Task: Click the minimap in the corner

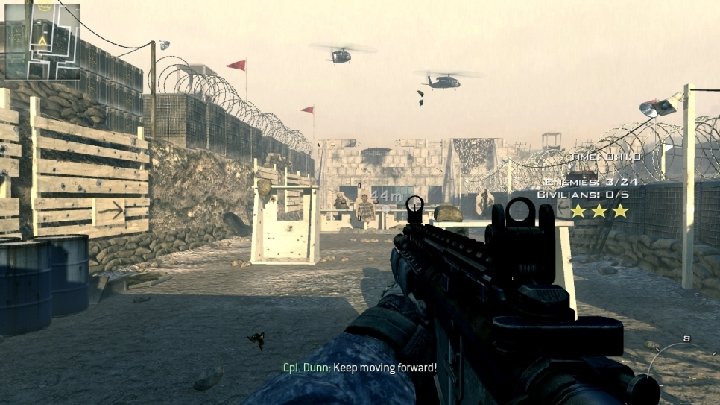Action: pos(41,40)
